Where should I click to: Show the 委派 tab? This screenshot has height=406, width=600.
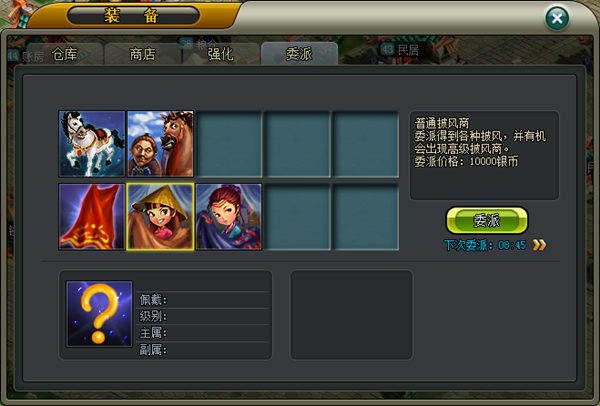point(298,54)
